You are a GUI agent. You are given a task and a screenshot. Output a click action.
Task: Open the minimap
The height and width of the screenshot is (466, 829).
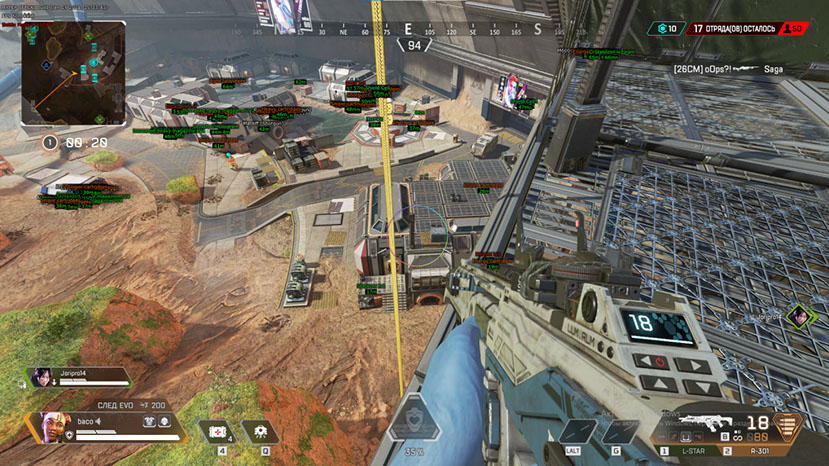73,75
